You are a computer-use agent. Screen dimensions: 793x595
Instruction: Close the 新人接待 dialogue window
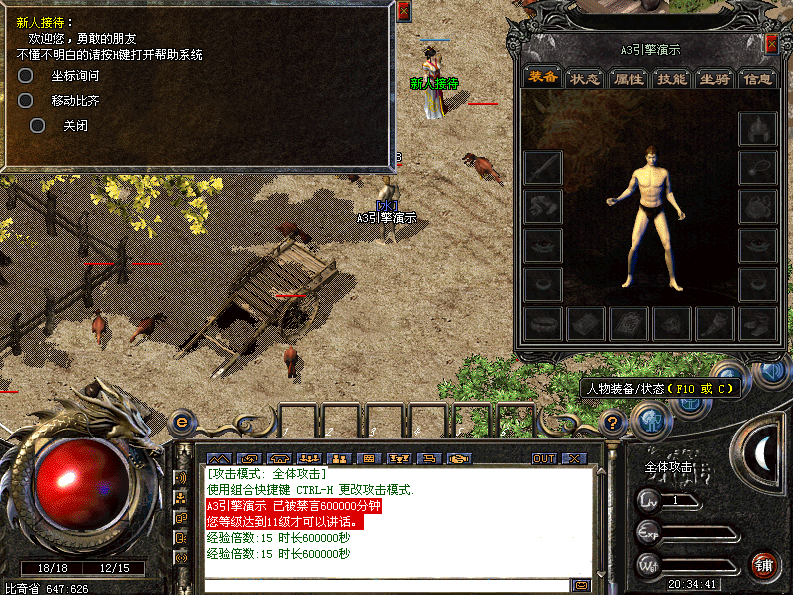(404, 11)
